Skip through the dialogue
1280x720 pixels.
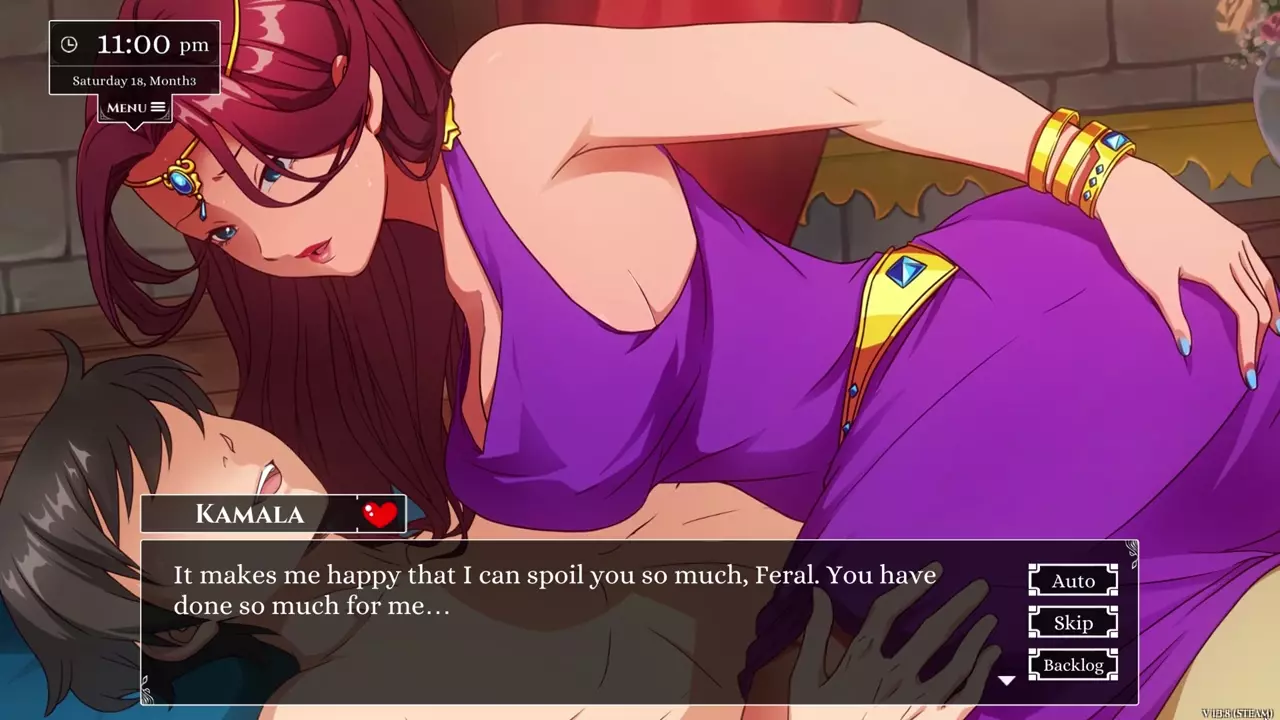(x=1073, y=623)
